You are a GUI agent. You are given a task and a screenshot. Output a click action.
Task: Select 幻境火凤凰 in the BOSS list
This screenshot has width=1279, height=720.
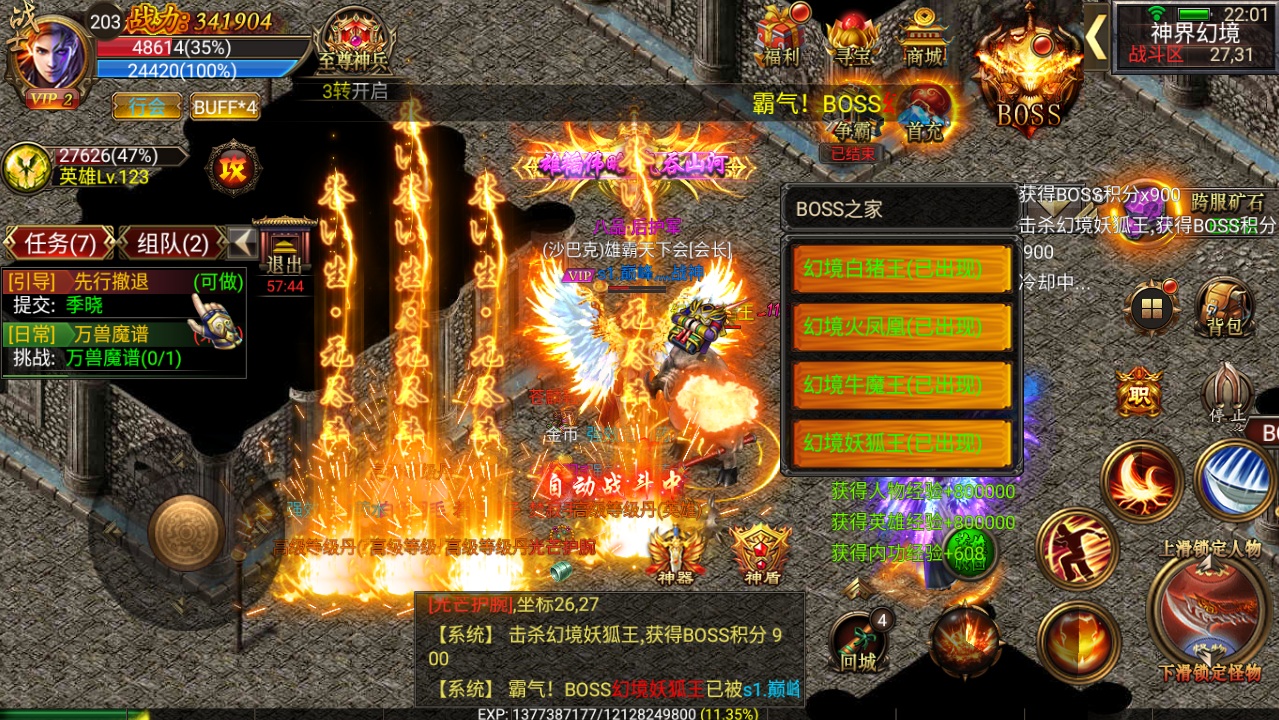coord(901,327)
